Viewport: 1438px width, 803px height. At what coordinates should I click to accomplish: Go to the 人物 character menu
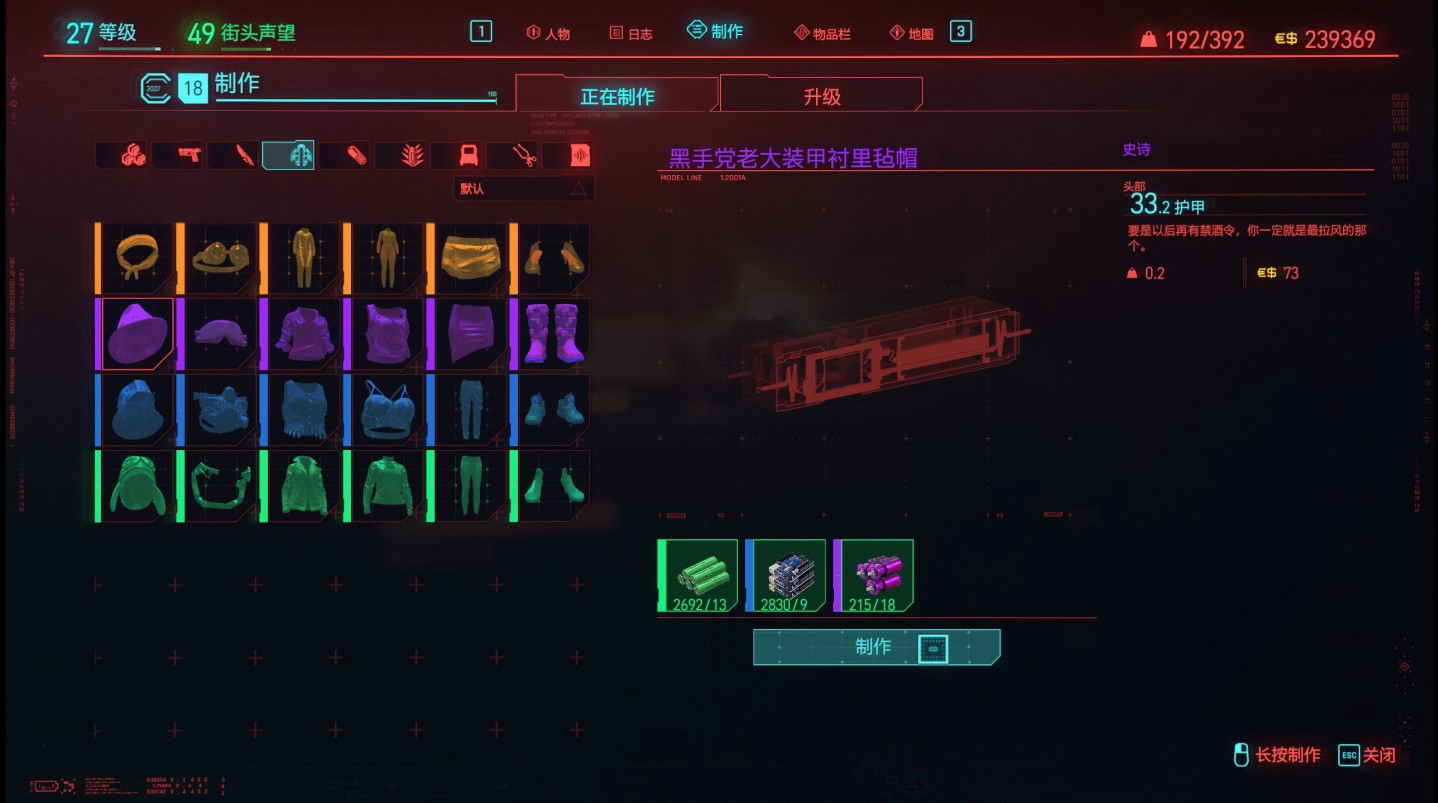point(546,31)
